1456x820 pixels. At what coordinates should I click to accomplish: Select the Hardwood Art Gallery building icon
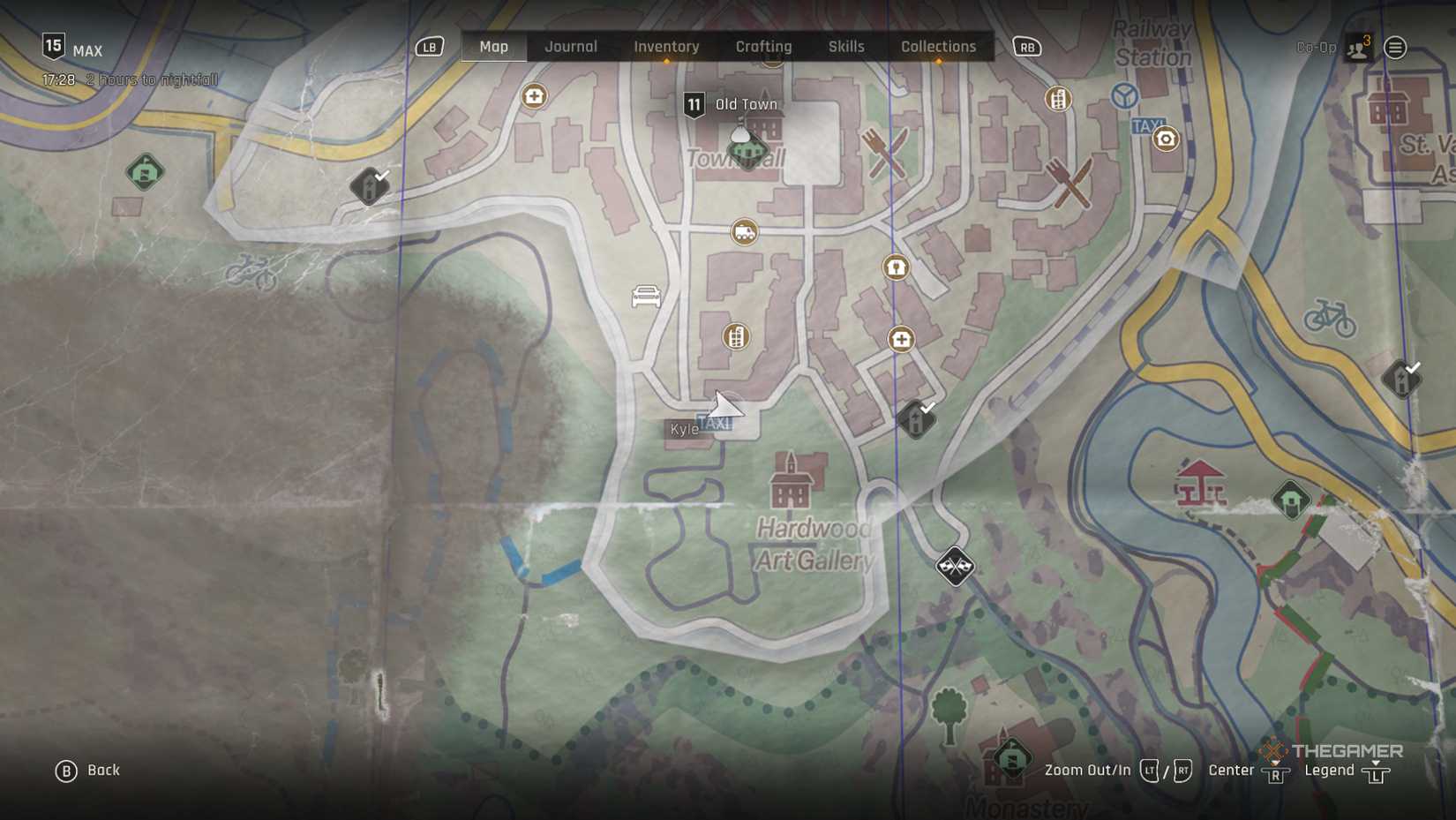click(792, 482)
